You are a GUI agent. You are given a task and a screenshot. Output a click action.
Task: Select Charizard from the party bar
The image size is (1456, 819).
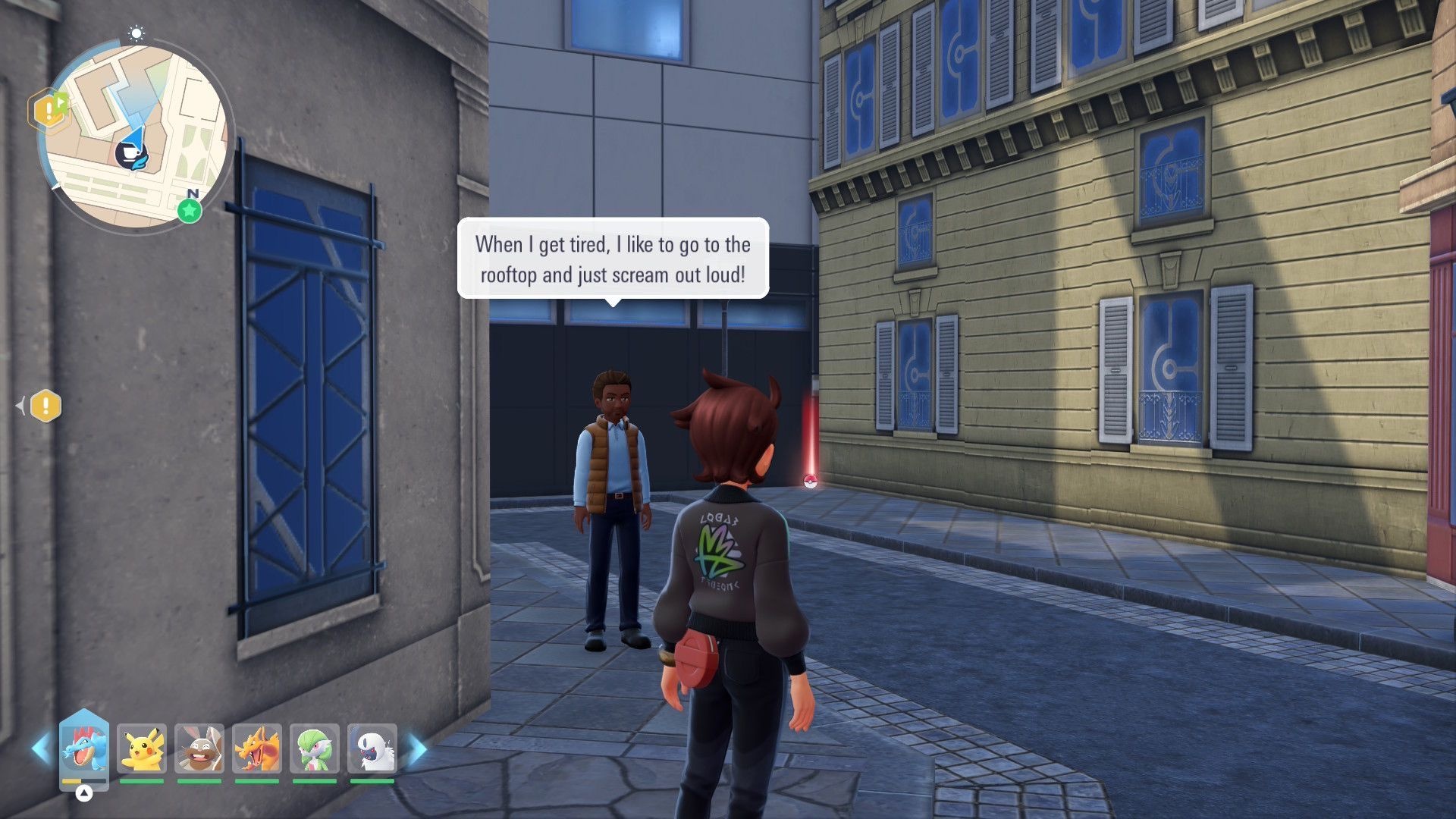click(257, 749)
